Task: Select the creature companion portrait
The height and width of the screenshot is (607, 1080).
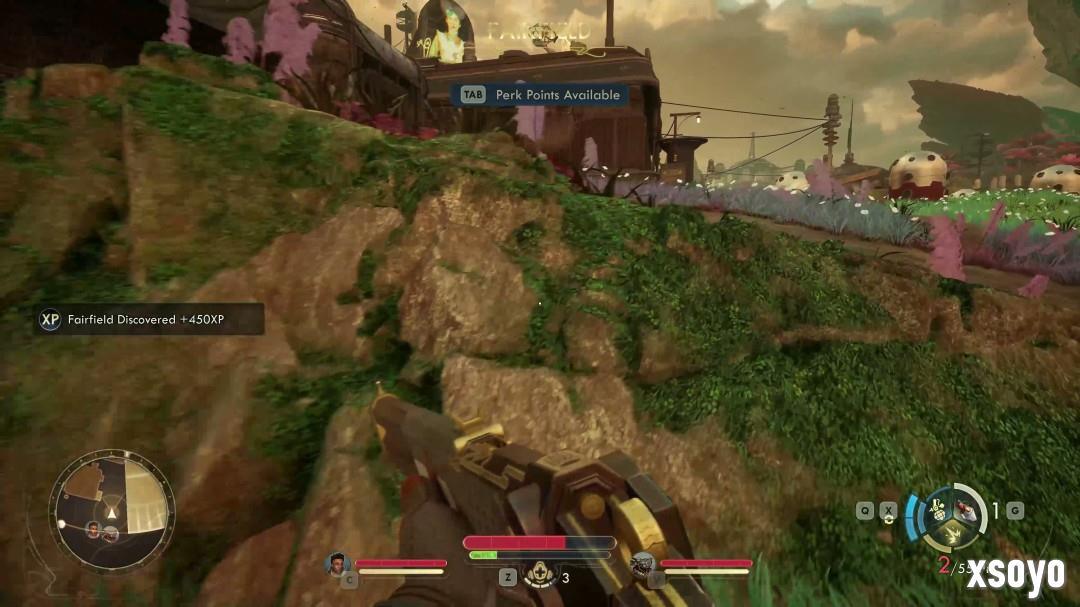Action: tap(643, 564)
